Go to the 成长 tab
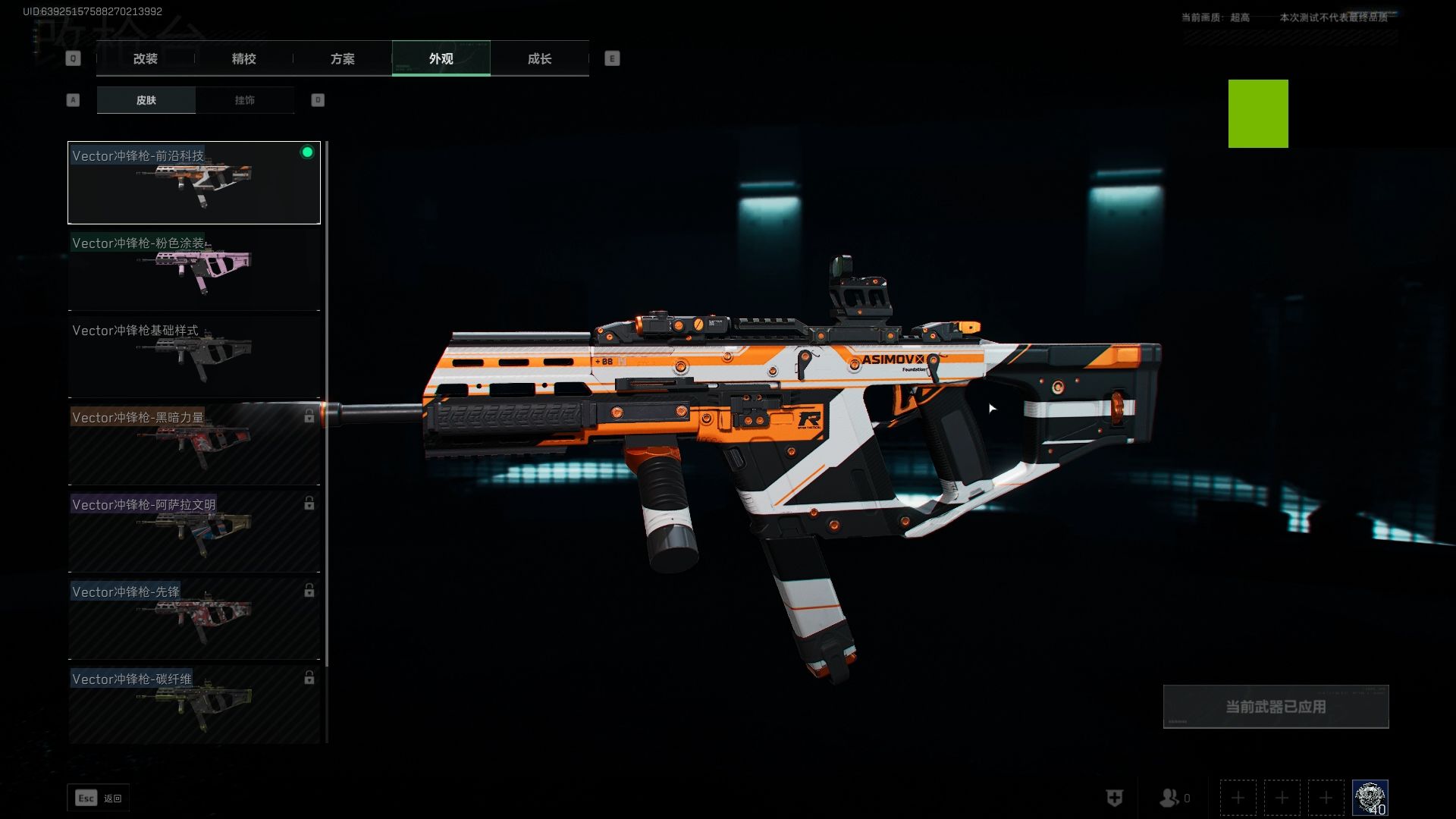This screenshot has width=1456, height=819. point(539,58)
